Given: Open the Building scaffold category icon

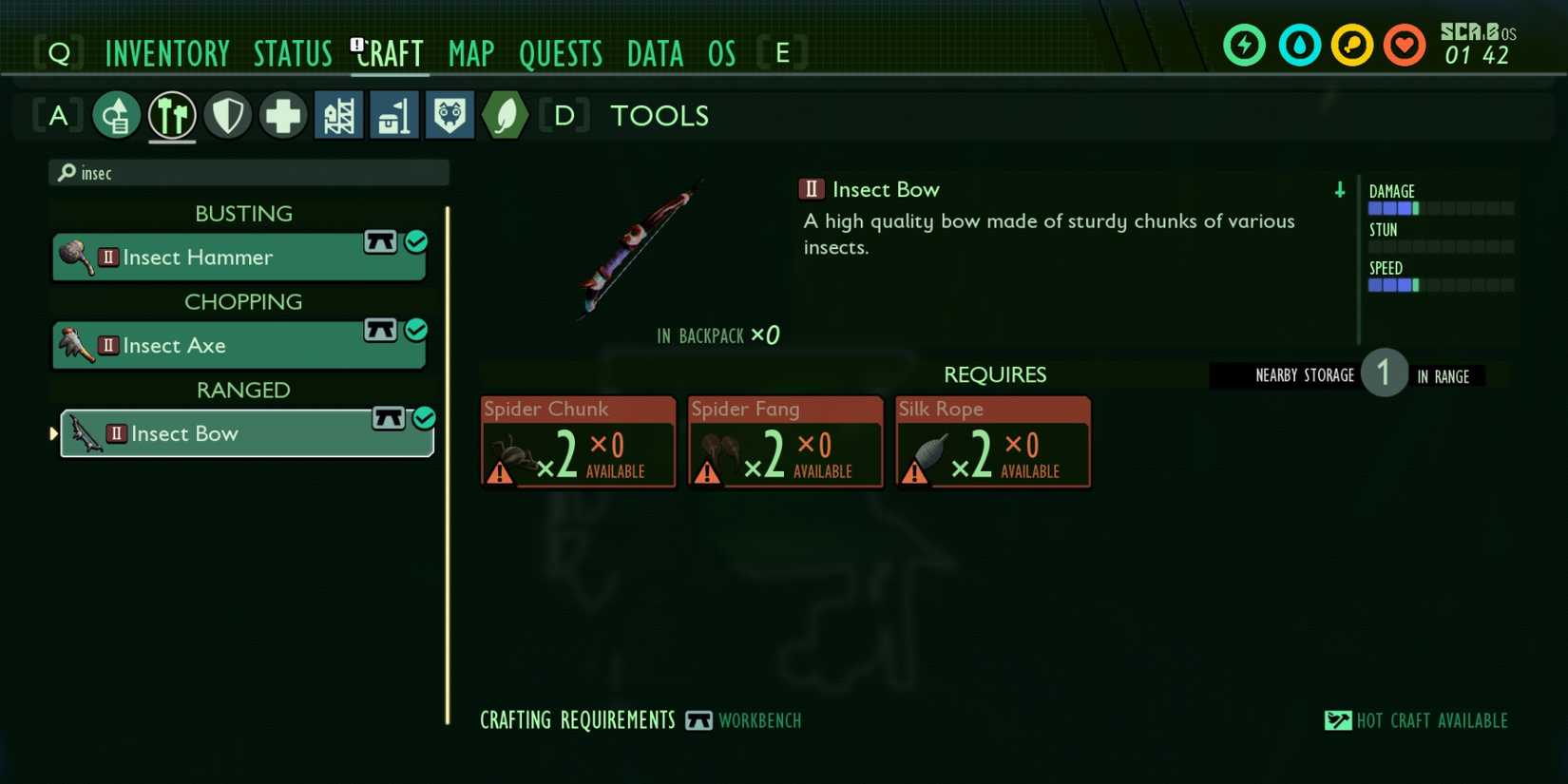Looking at the screenshot, I should (338, 114).
